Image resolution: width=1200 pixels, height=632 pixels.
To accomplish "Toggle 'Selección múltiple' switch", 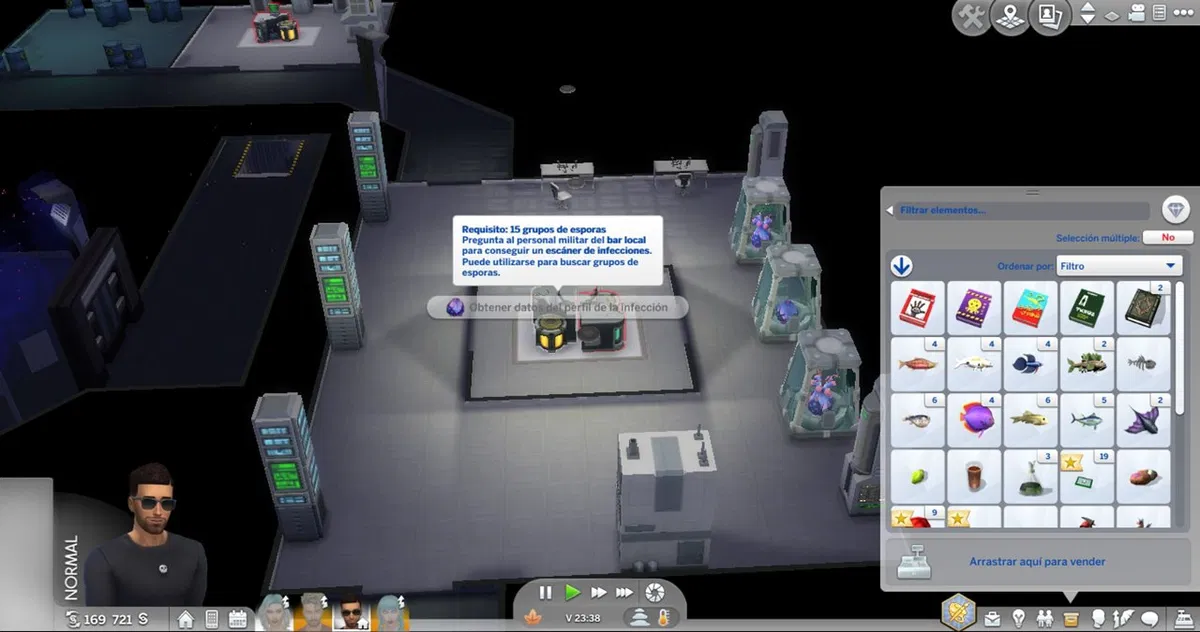I will [1168, 238].
